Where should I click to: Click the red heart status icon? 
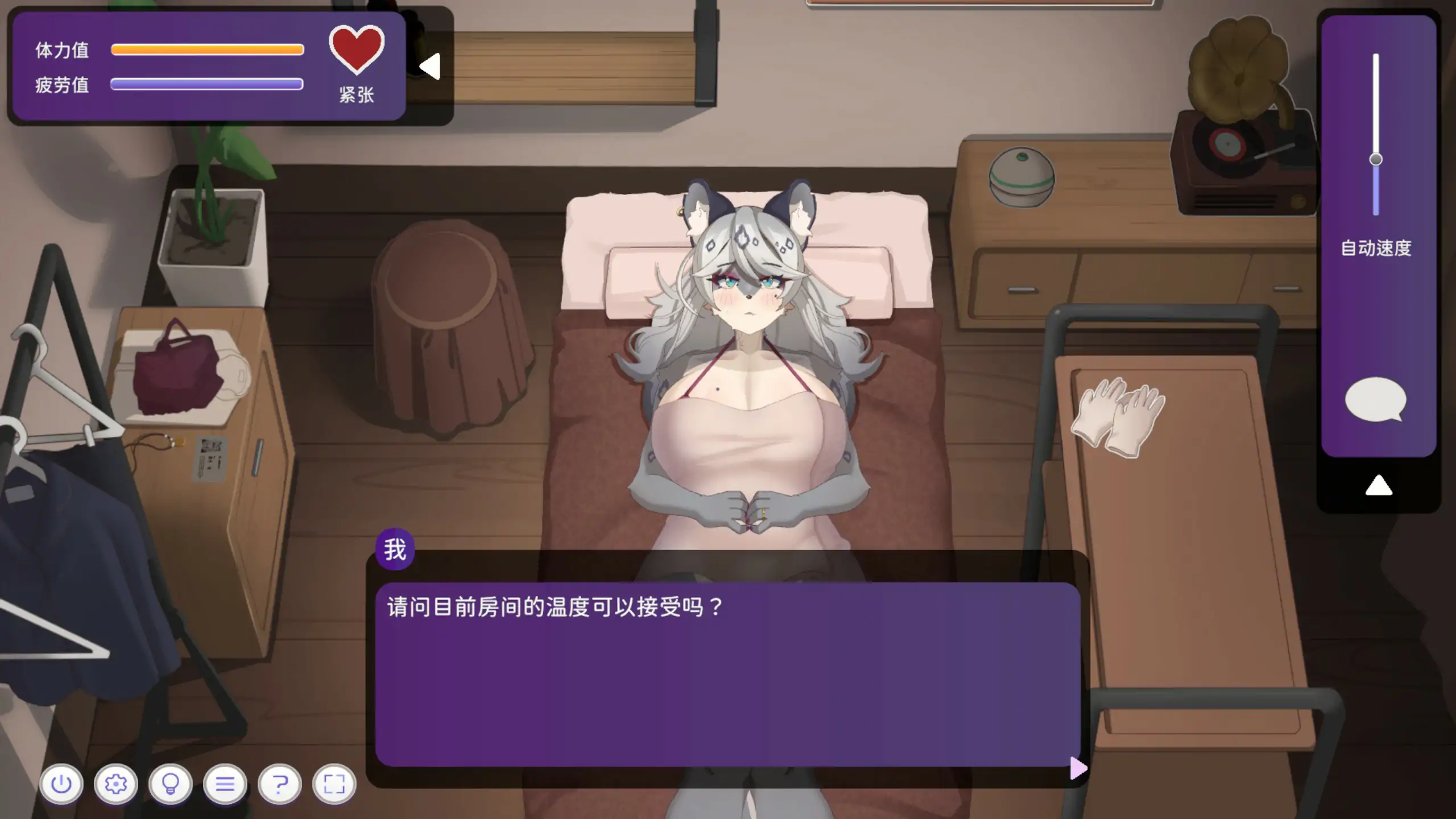point(356,51)
